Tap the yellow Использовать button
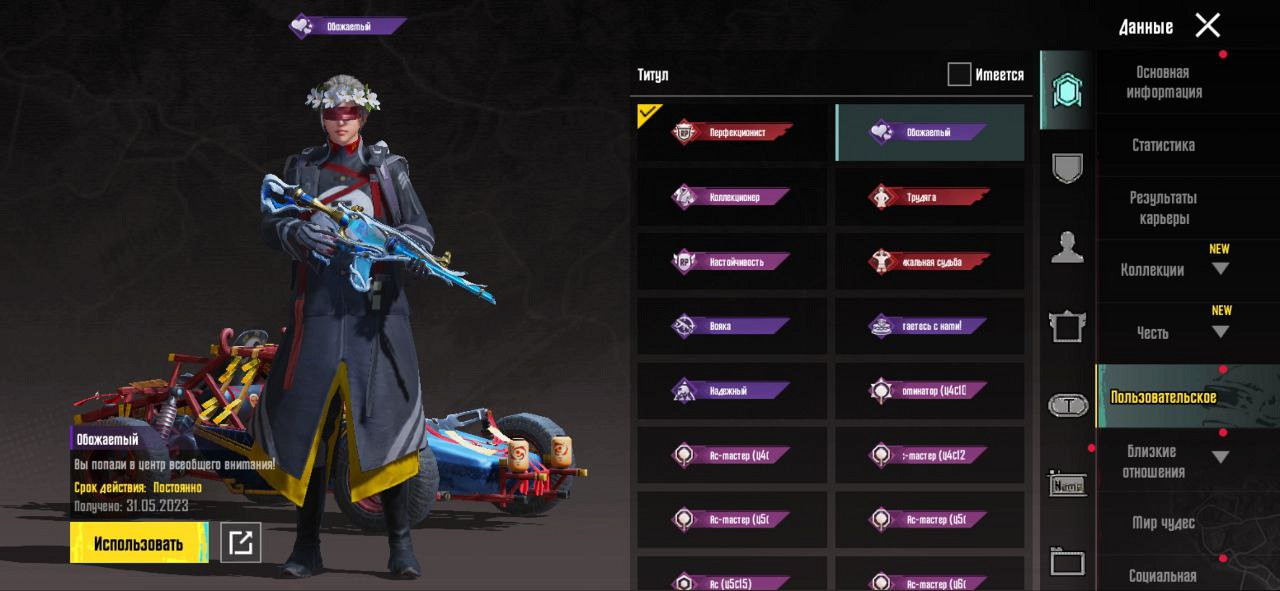1280x591 pixels. [x=139, y=543]
